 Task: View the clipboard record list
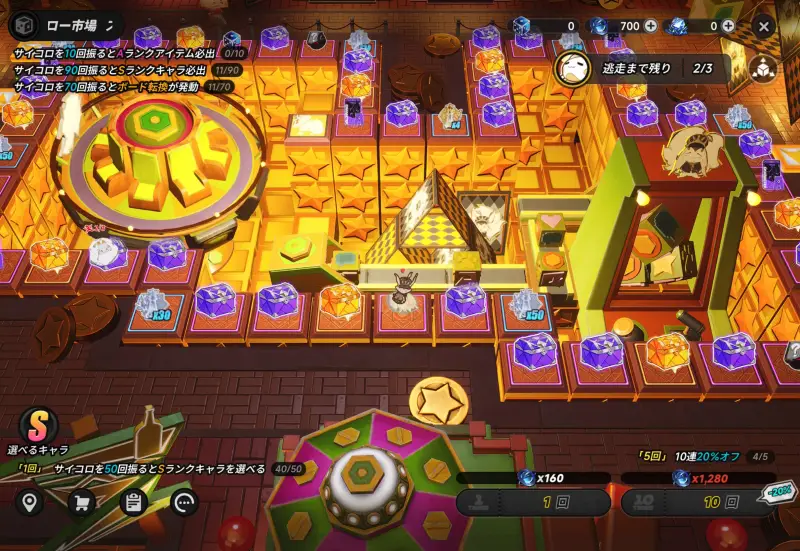coord(133,502)
